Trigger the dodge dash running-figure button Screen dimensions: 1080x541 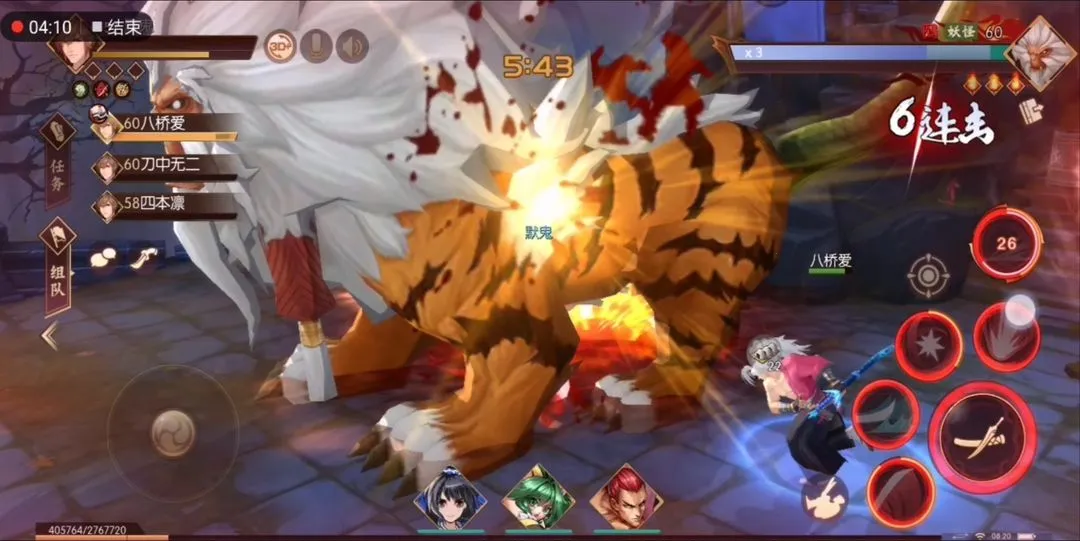[824, 497]
